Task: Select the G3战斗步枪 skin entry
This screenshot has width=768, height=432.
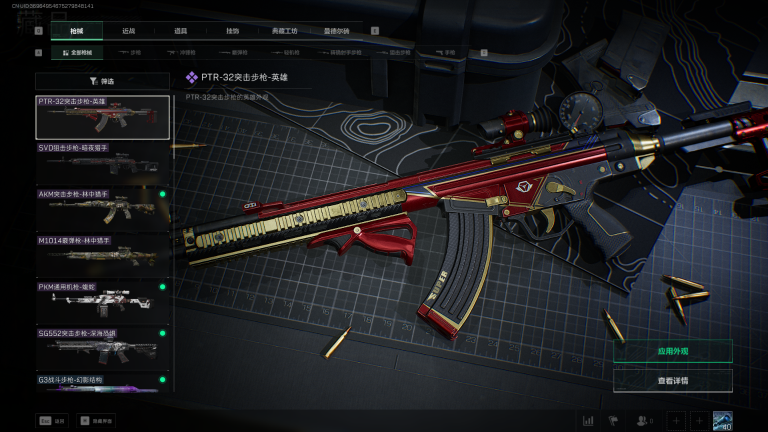Action: (x=102, y=383)
